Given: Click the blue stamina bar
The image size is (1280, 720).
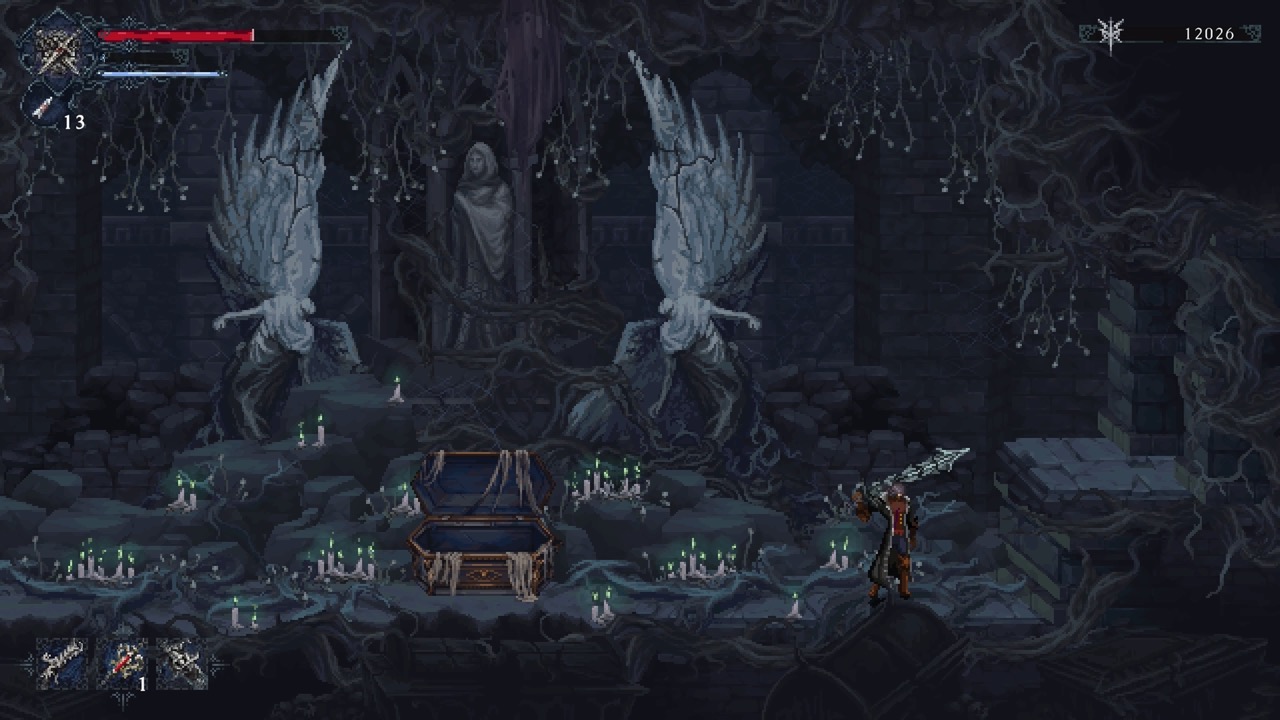Looking at the screenshot, I should (x=160, y=73).
